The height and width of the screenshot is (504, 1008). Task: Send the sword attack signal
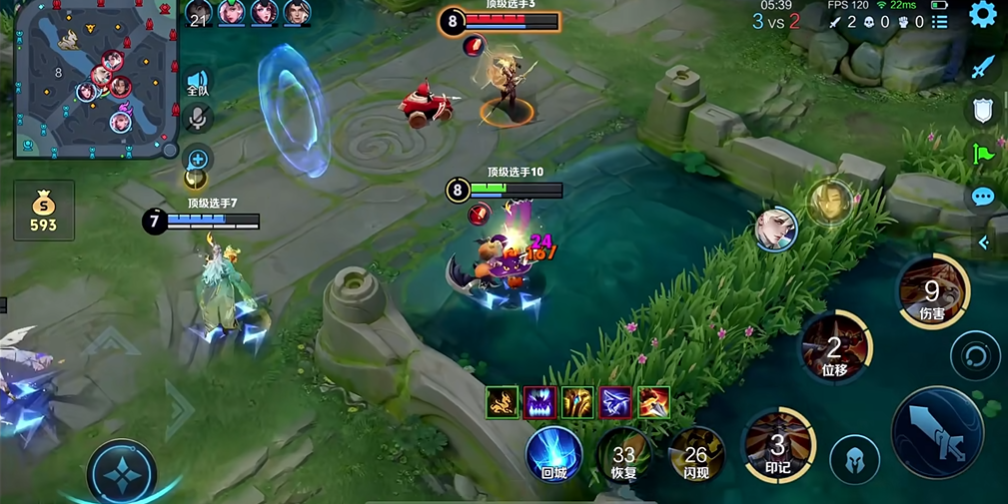coord(983,68)
